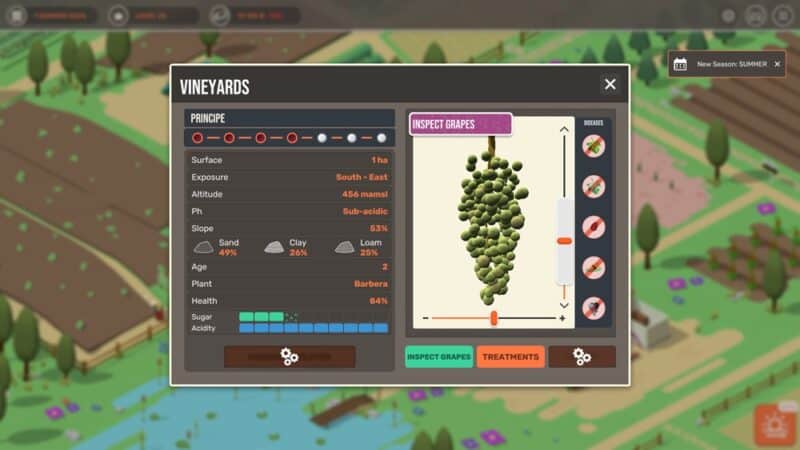Click the vertical slider's orange handle

click(x=564, y=241)
